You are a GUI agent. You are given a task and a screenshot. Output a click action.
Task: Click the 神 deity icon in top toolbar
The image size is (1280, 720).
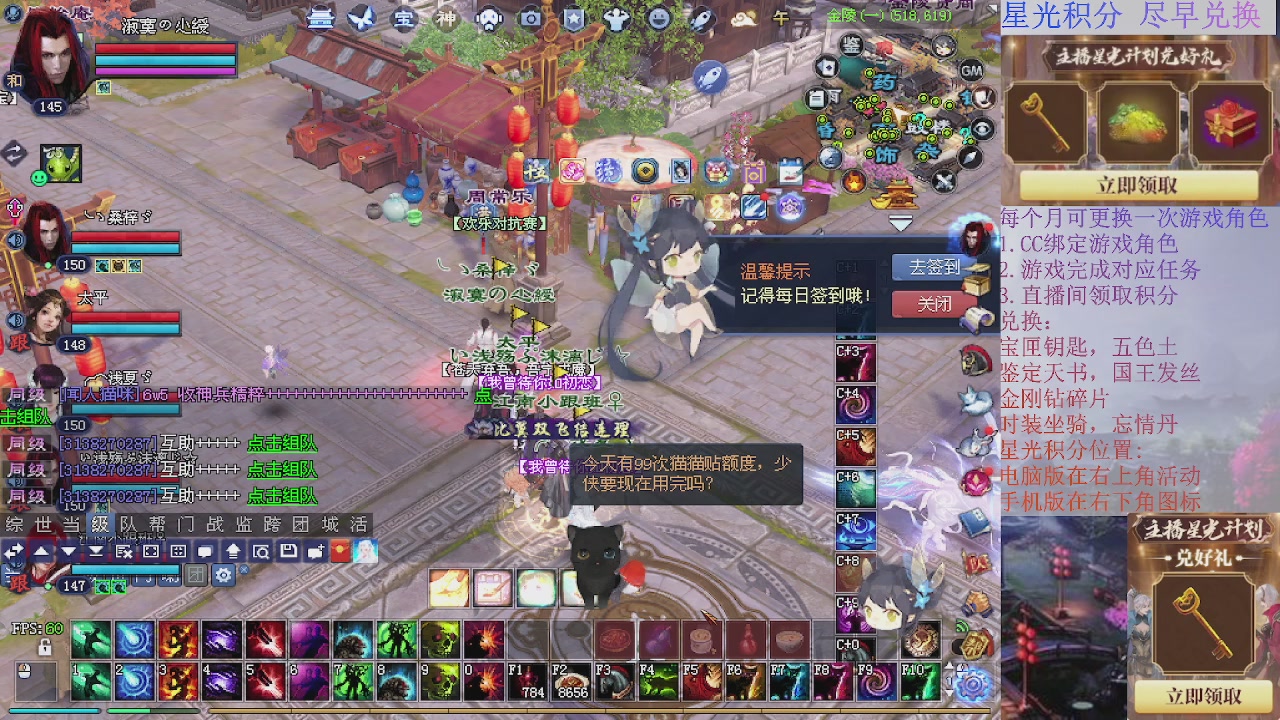coord(447,18)
